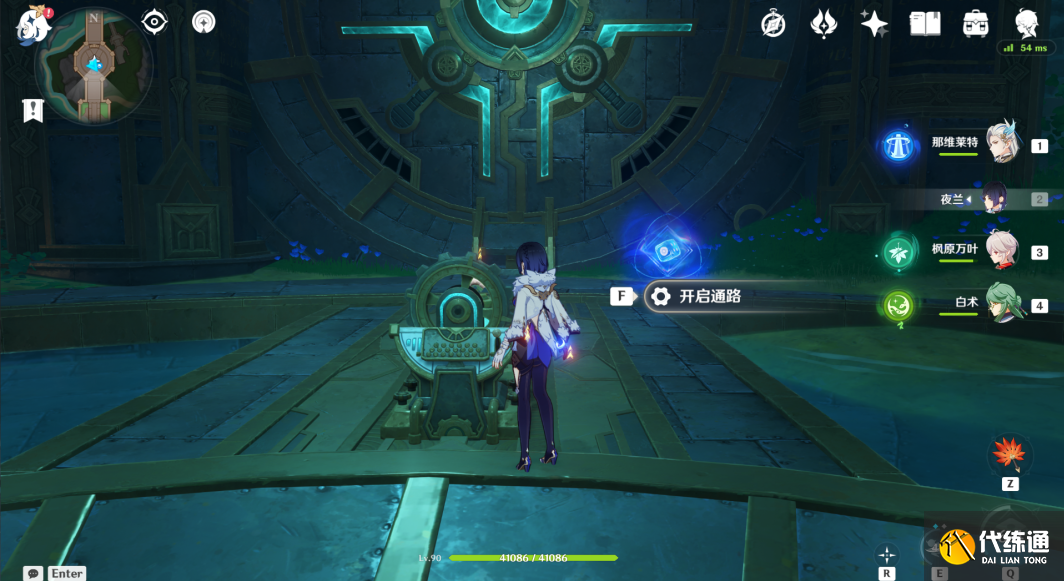This screenshot has height=581, width=1064.
Task: Open the Paimon main menu
Action: (x=34, y=26)
